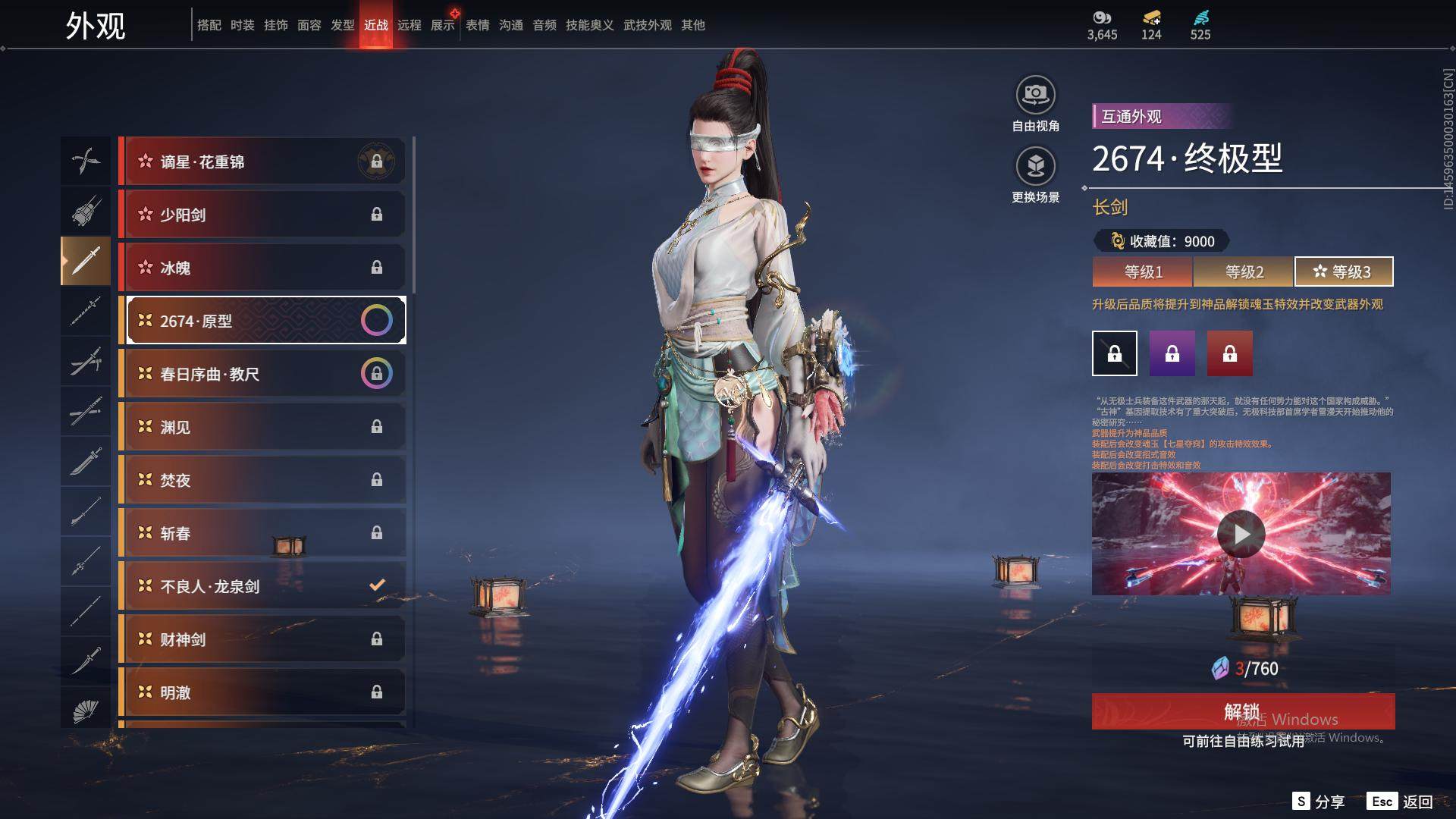Show the 等级2 level appearance
This screenshot has width=1456, height=819.
pyautogui.click(x=1244, y=271)
